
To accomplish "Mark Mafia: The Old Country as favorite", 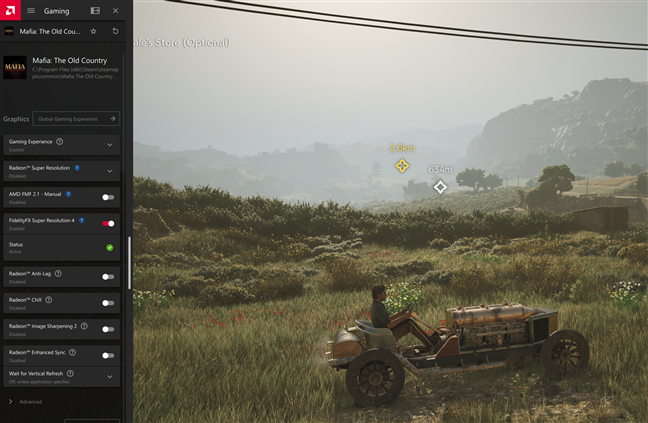I will coord(94,31).
